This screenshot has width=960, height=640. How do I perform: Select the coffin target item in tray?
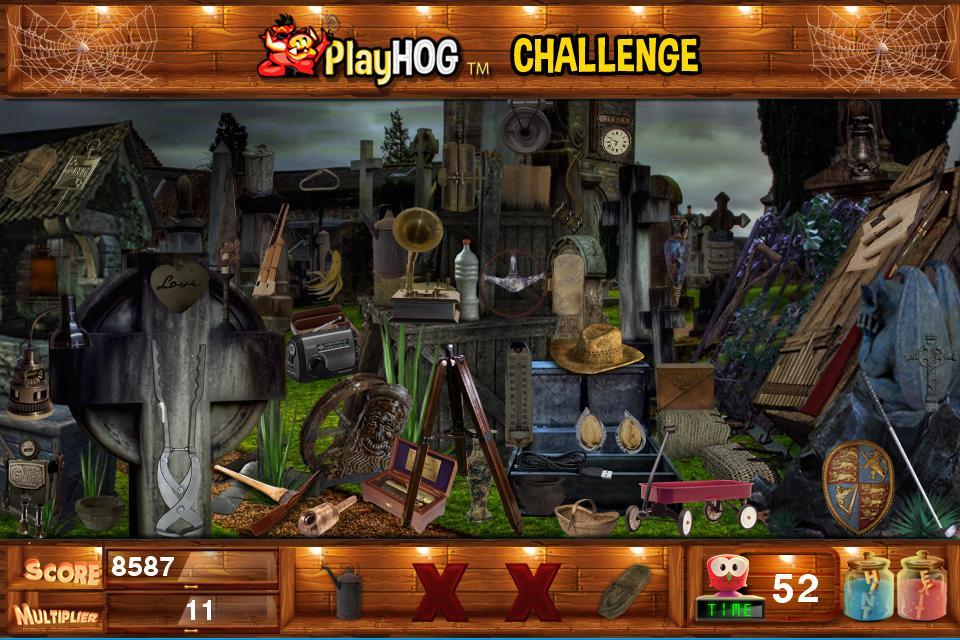(623, 591)
